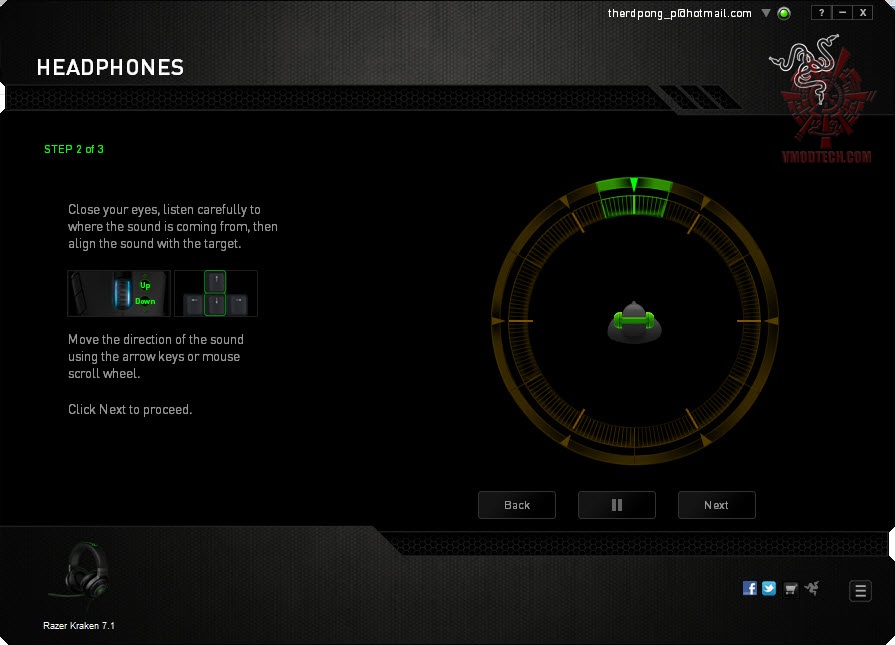Open the account dropdown arrow beside the email

point(766,14)
